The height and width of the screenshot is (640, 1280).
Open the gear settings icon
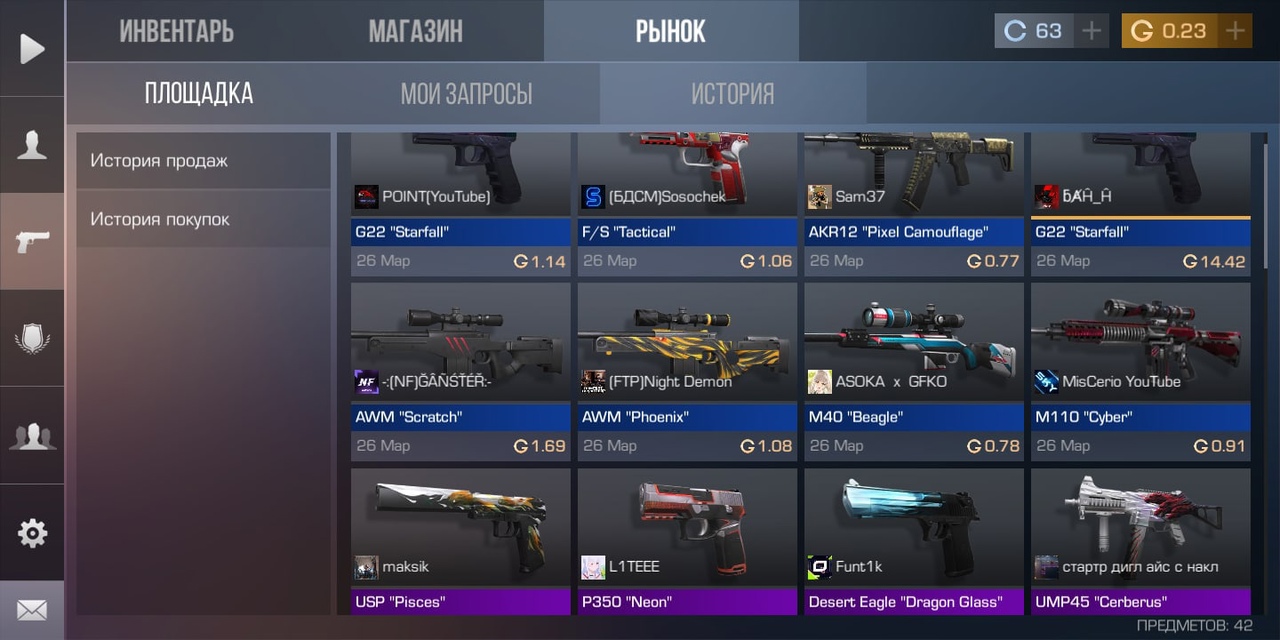[32, 533]
